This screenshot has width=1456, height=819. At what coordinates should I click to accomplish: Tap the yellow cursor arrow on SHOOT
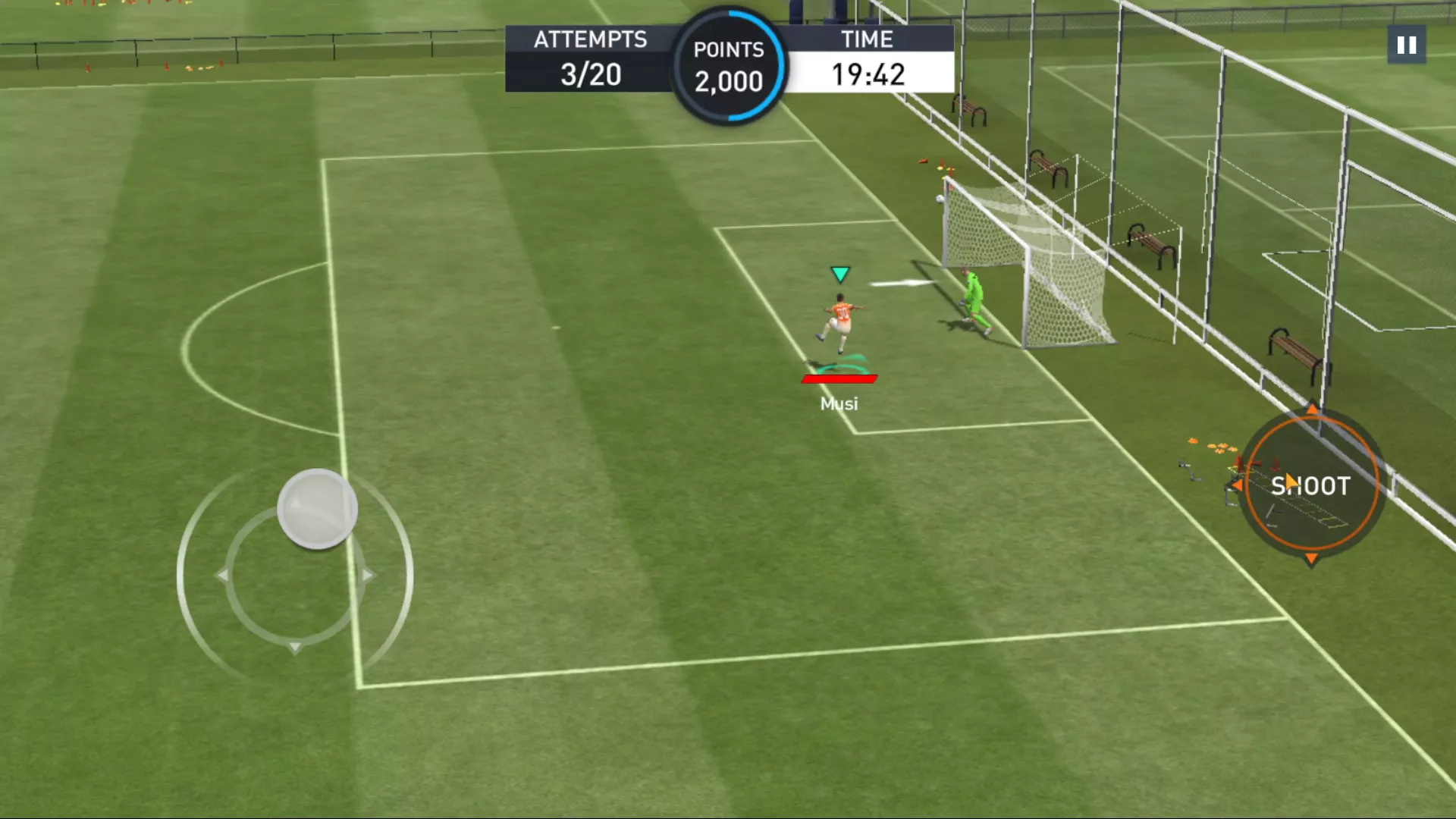point(1290,481)
